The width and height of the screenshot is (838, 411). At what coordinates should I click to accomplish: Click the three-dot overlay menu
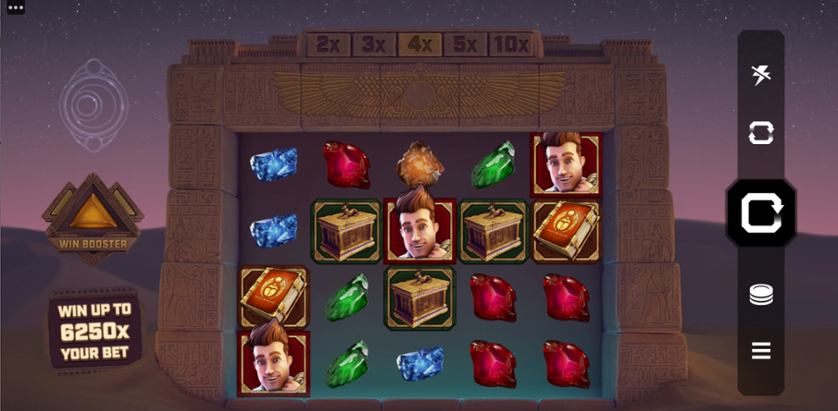tap(14, 7)
